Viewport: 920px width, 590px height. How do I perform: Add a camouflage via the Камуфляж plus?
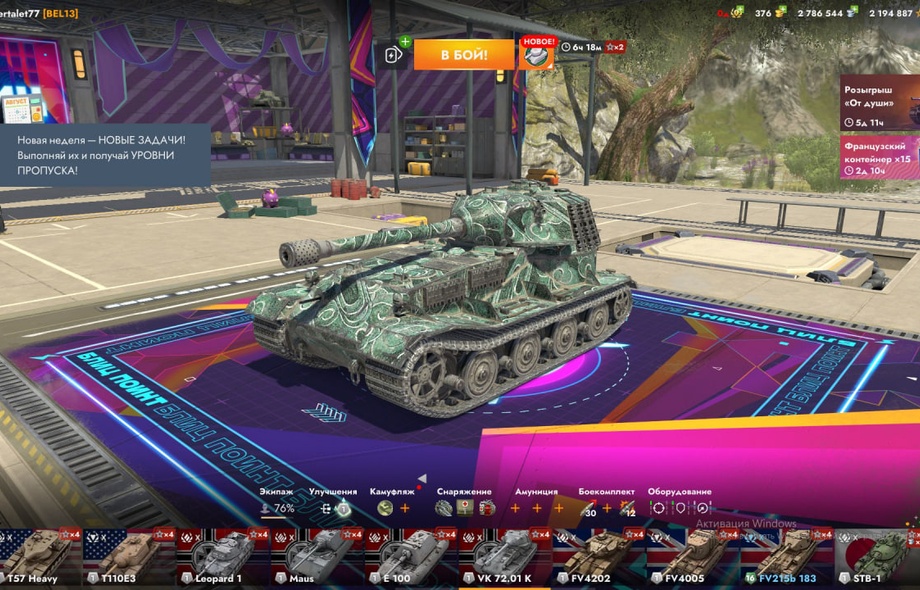click(405, 508)
